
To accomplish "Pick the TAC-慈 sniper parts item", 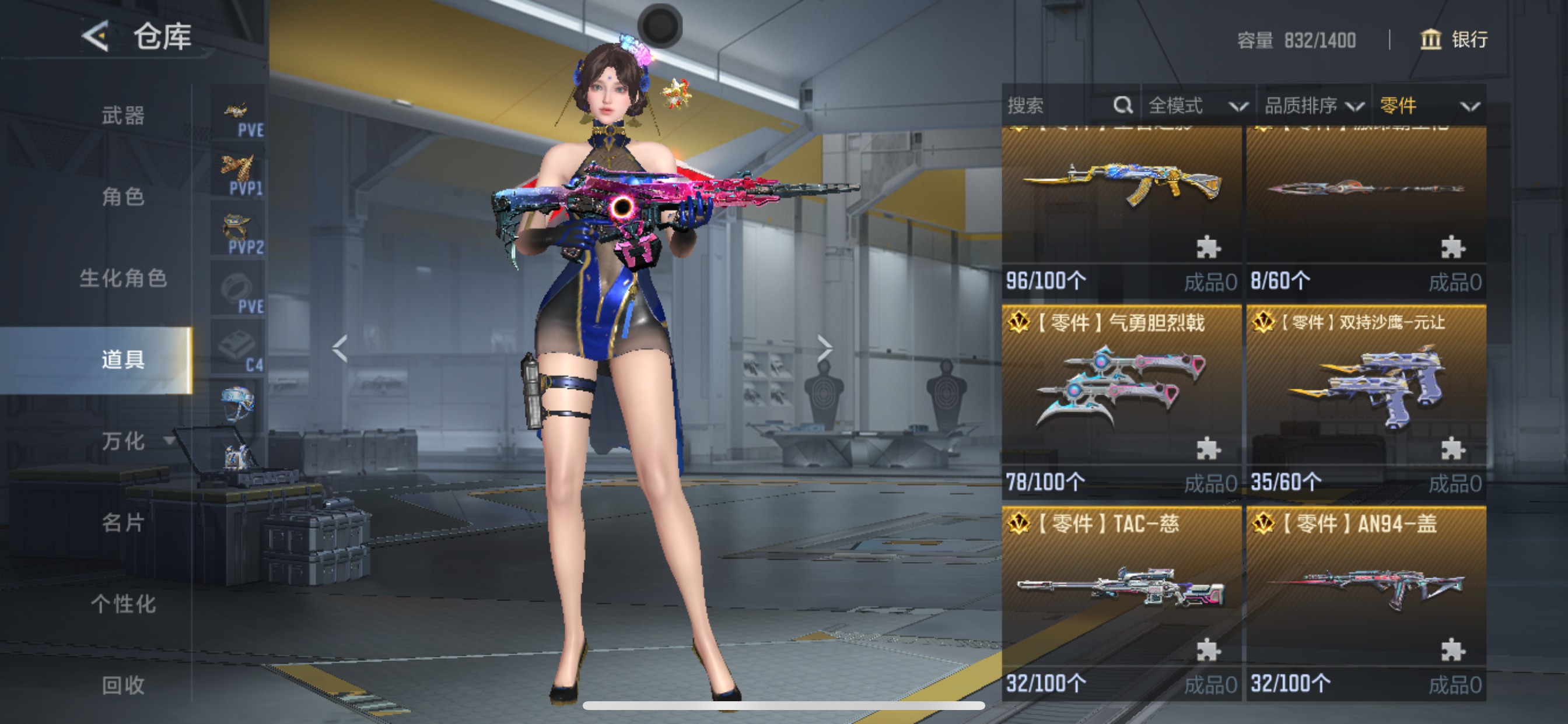I will click(1121, 599).
